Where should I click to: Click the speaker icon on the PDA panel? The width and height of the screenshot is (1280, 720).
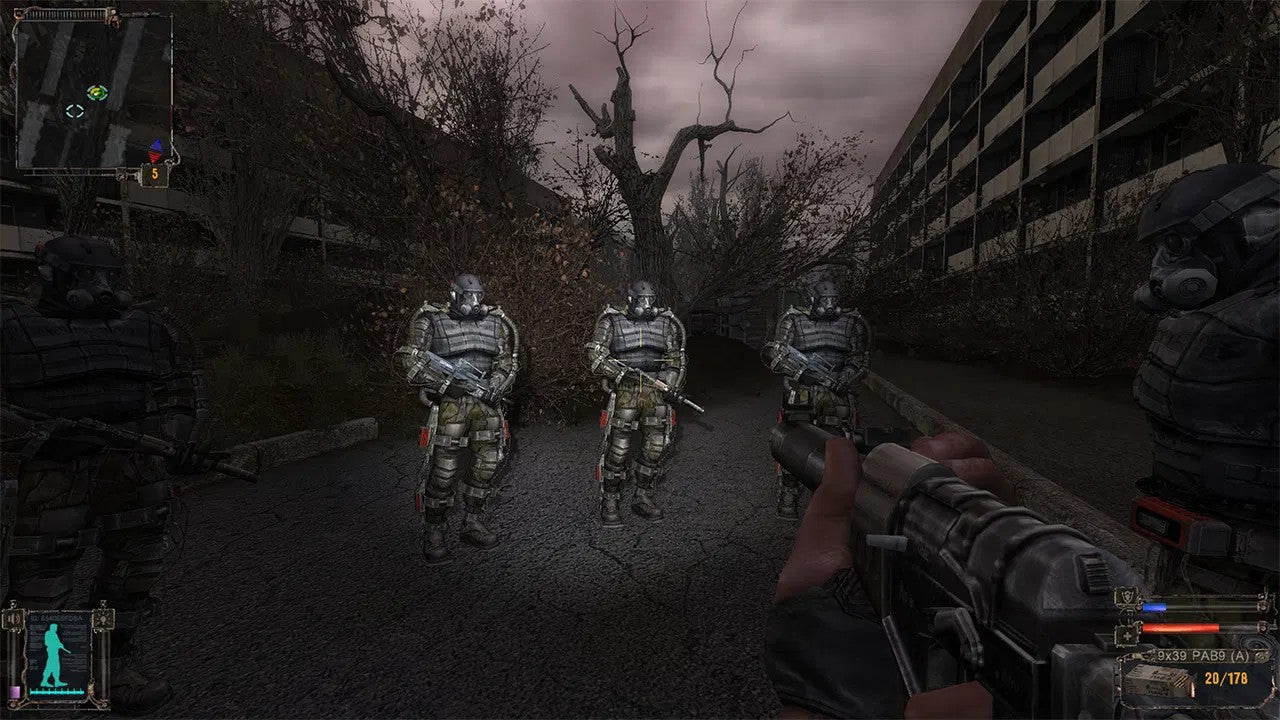pos(14,618)
